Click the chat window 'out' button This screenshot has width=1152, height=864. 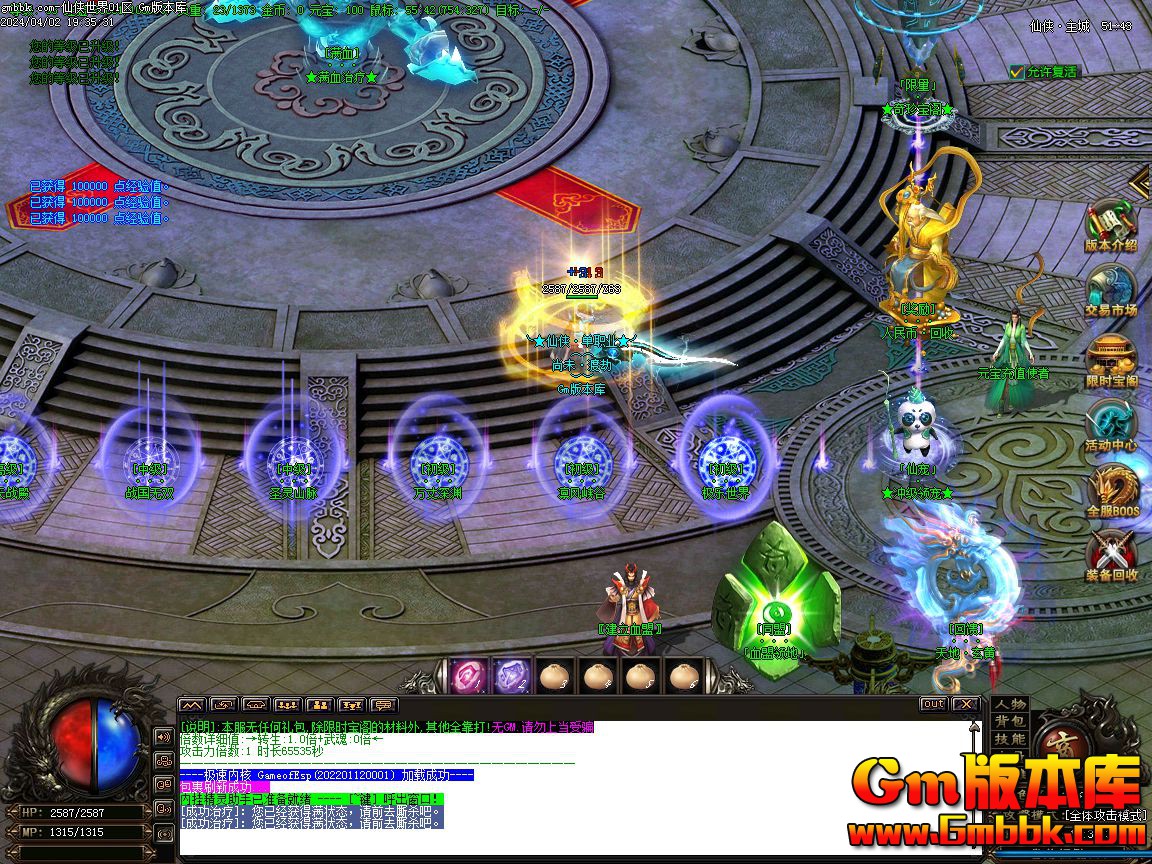[x=933, y=704]
